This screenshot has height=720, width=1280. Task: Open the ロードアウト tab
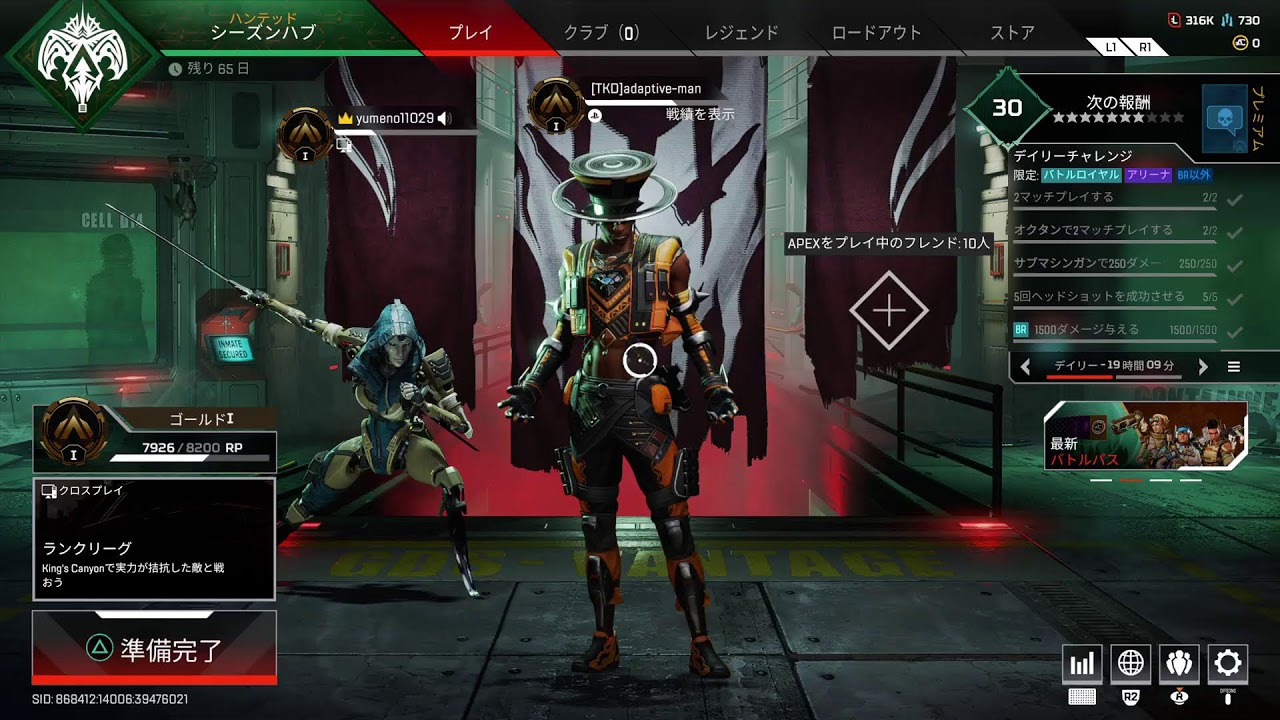[876, 32]
